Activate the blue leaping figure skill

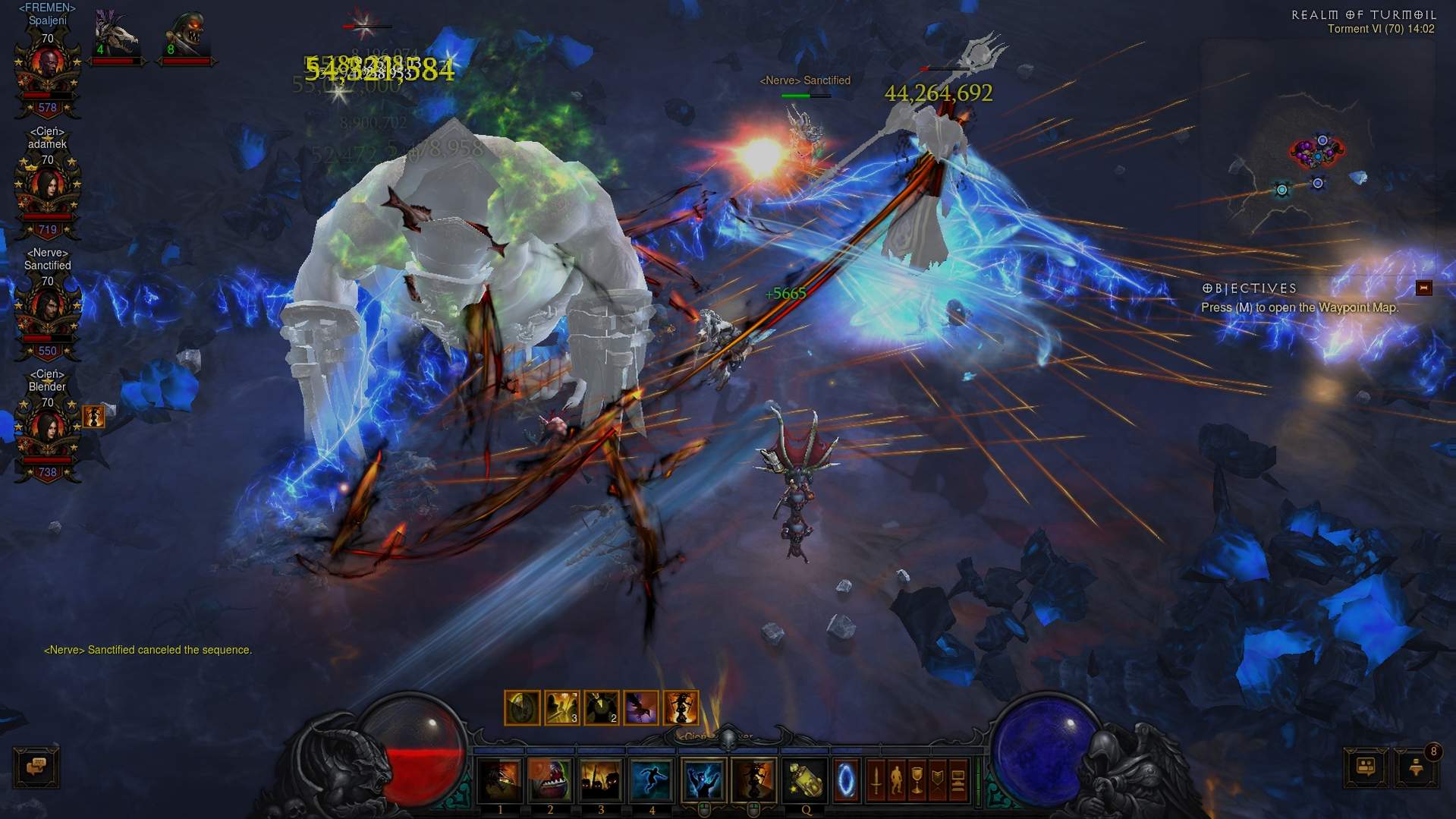651,780
